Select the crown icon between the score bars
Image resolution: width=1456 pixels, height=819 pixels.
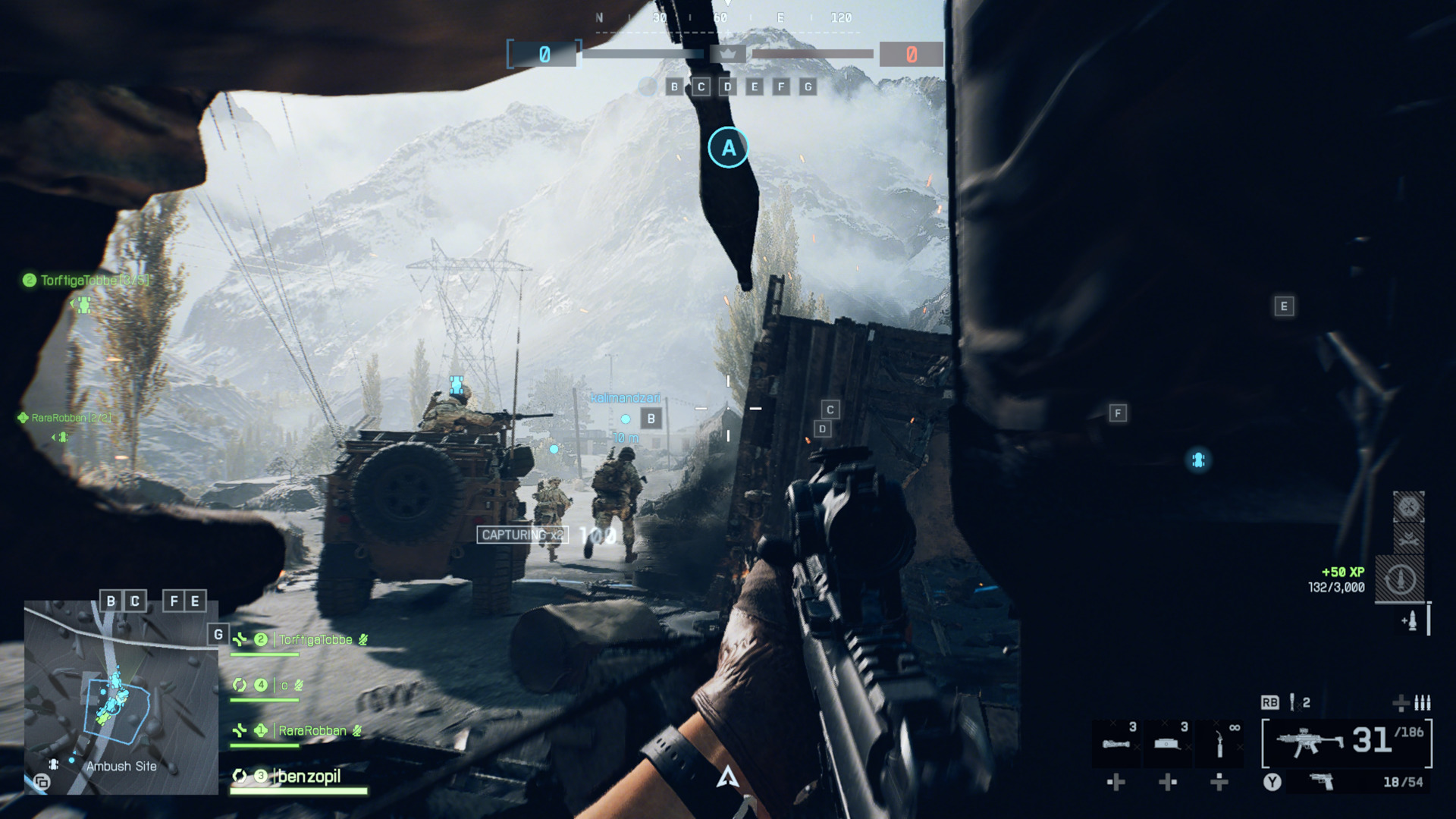point(728,54)
